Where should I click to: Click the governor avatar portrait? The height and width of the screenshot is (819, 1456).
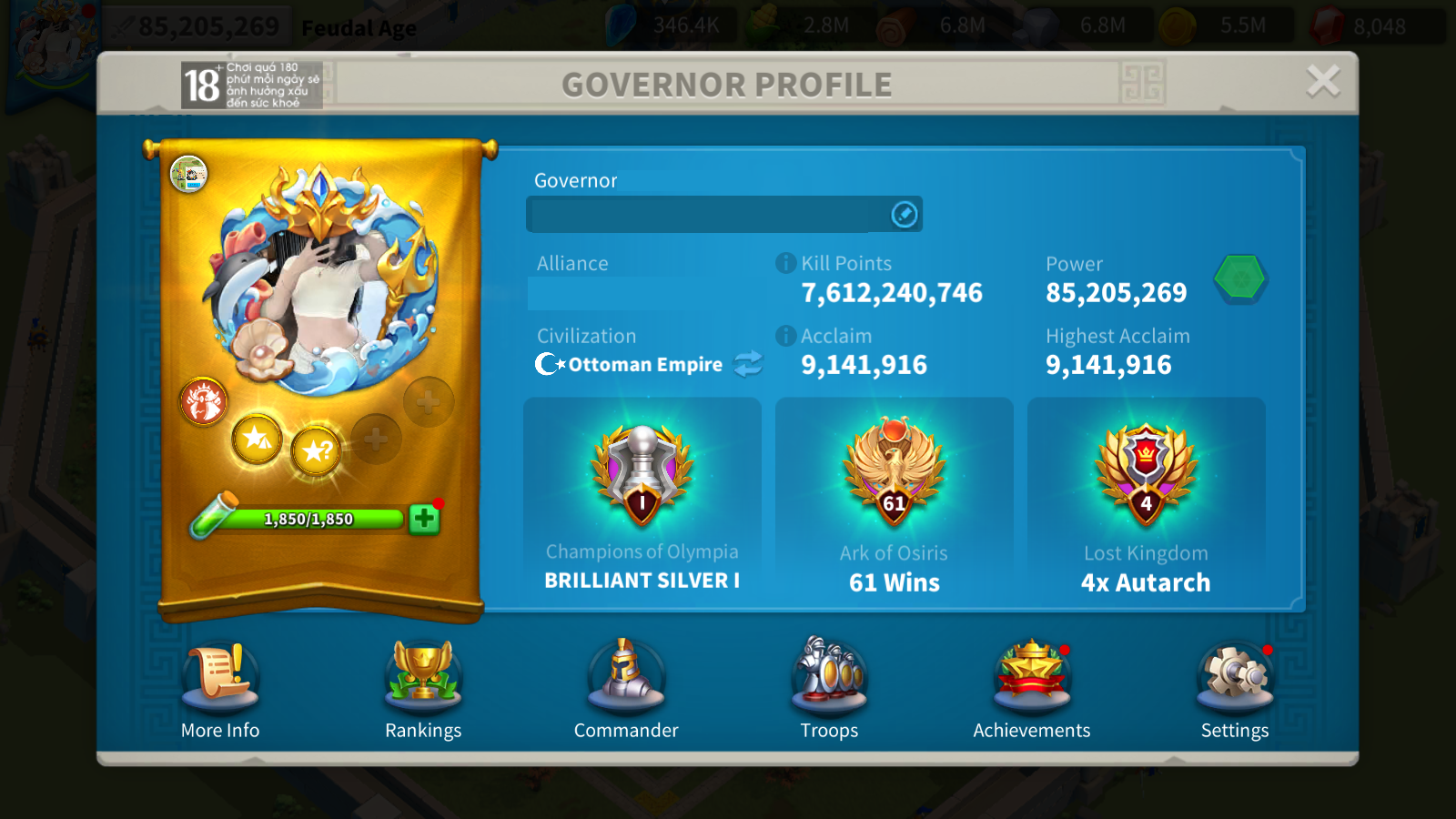click(x=318, y=282)
